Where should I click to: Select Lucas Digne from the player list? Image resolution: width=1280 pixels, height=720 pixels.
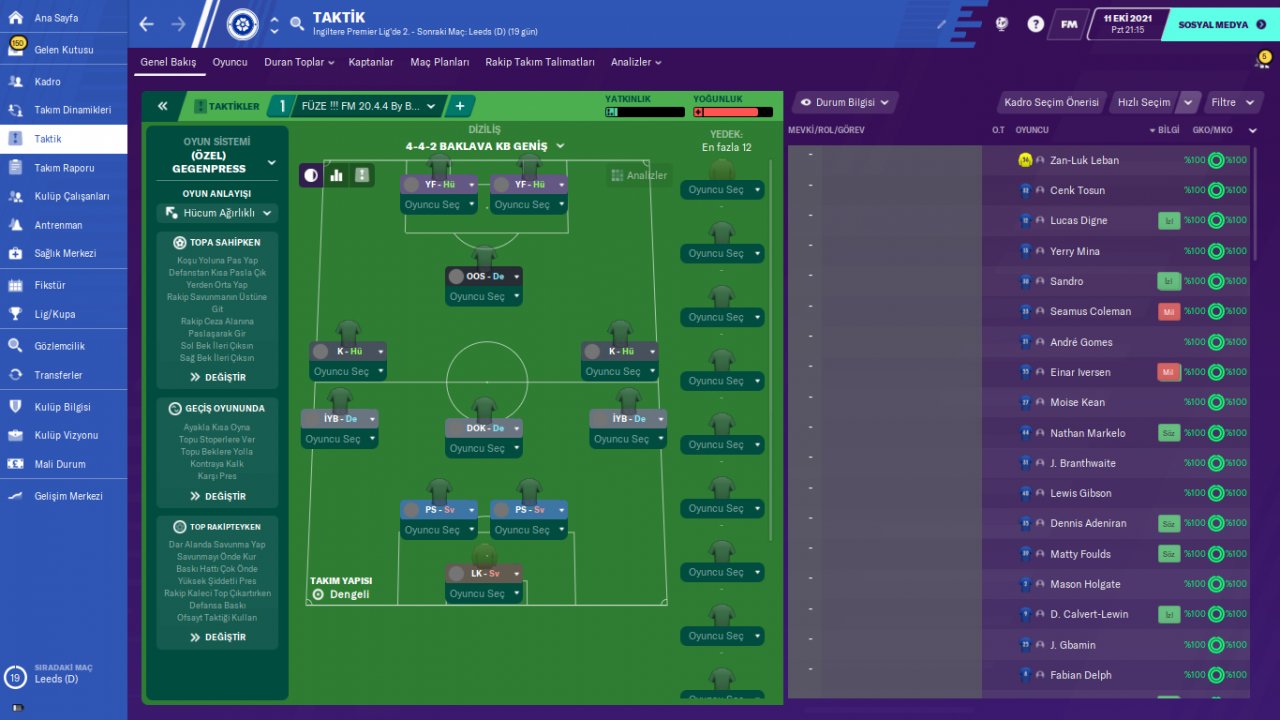(1078, 221)
